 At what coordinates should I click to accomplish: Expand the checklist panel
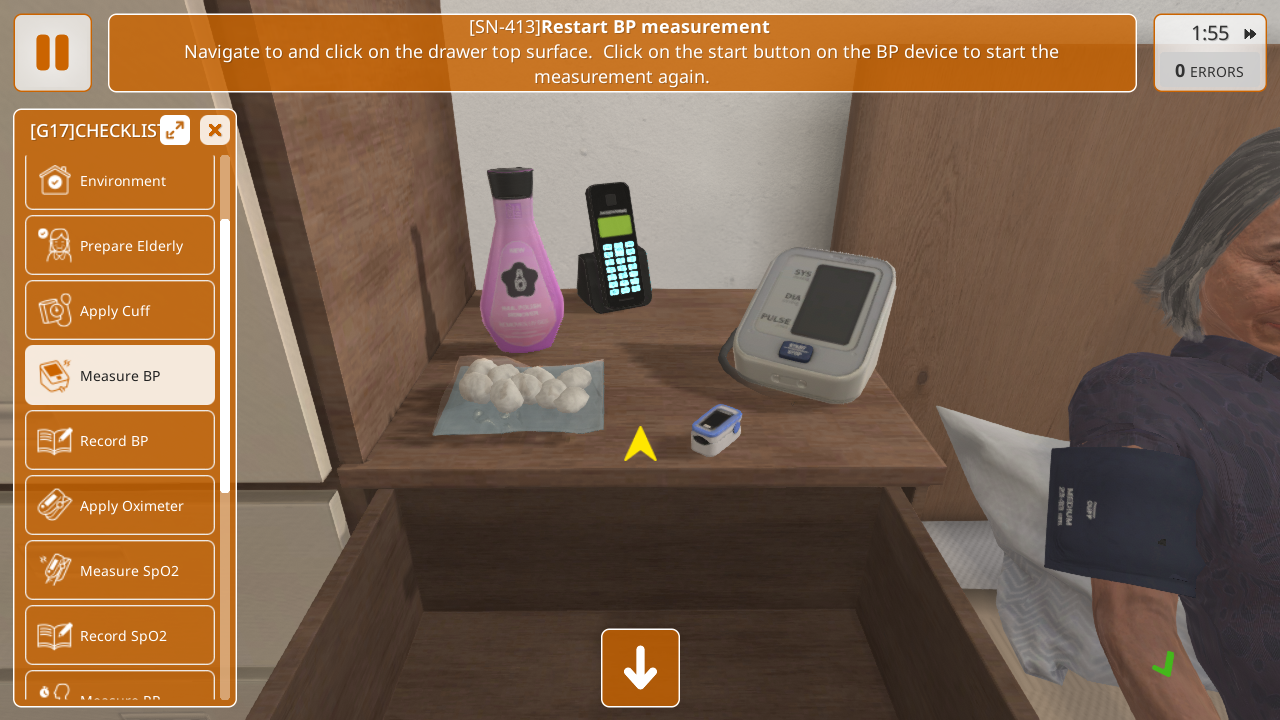click(175, 130)
